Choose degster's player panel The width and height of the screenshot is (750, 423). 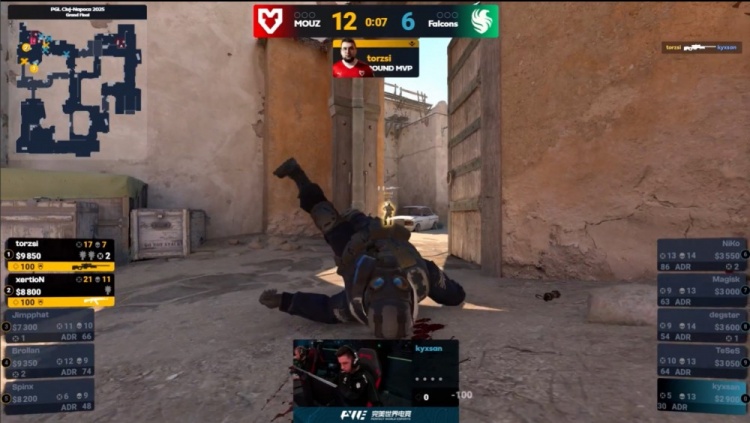tap(702, 325)
